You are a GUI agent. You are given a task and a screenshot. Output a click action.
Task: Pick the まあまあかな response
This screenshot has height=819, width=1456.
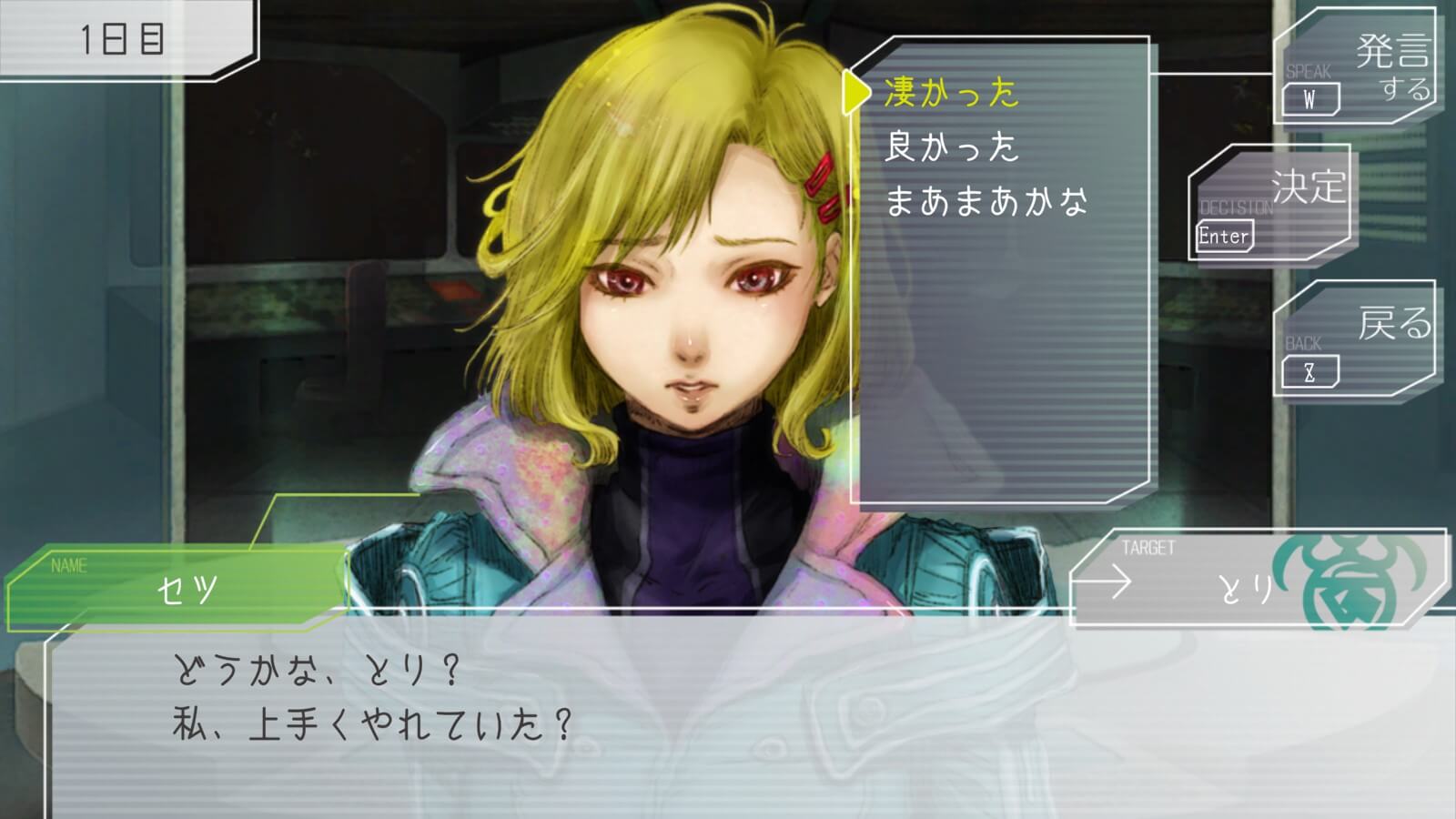[986, 201]
